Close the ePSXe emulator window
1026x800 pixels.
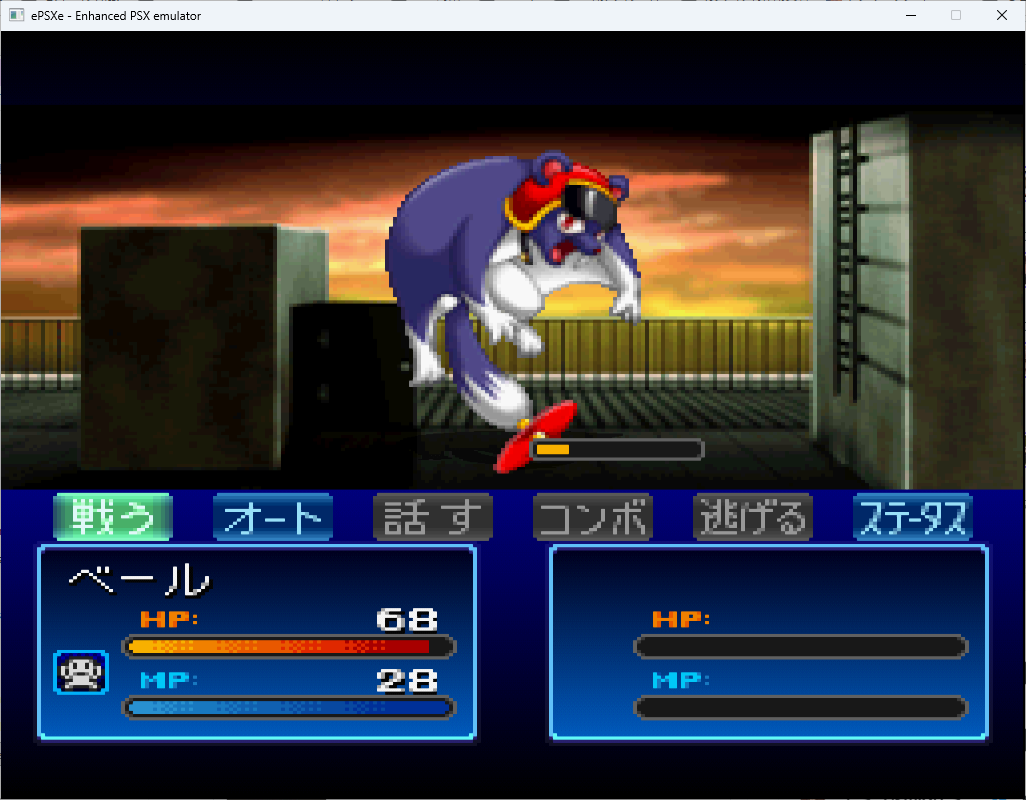pyautogui.click(x=1002, y=15)
